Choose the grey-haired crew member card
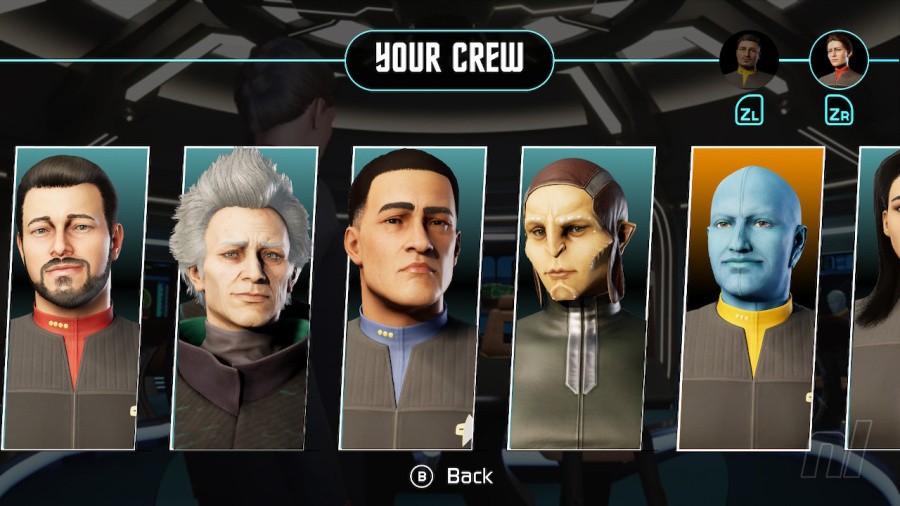 [x=244, y=298]
